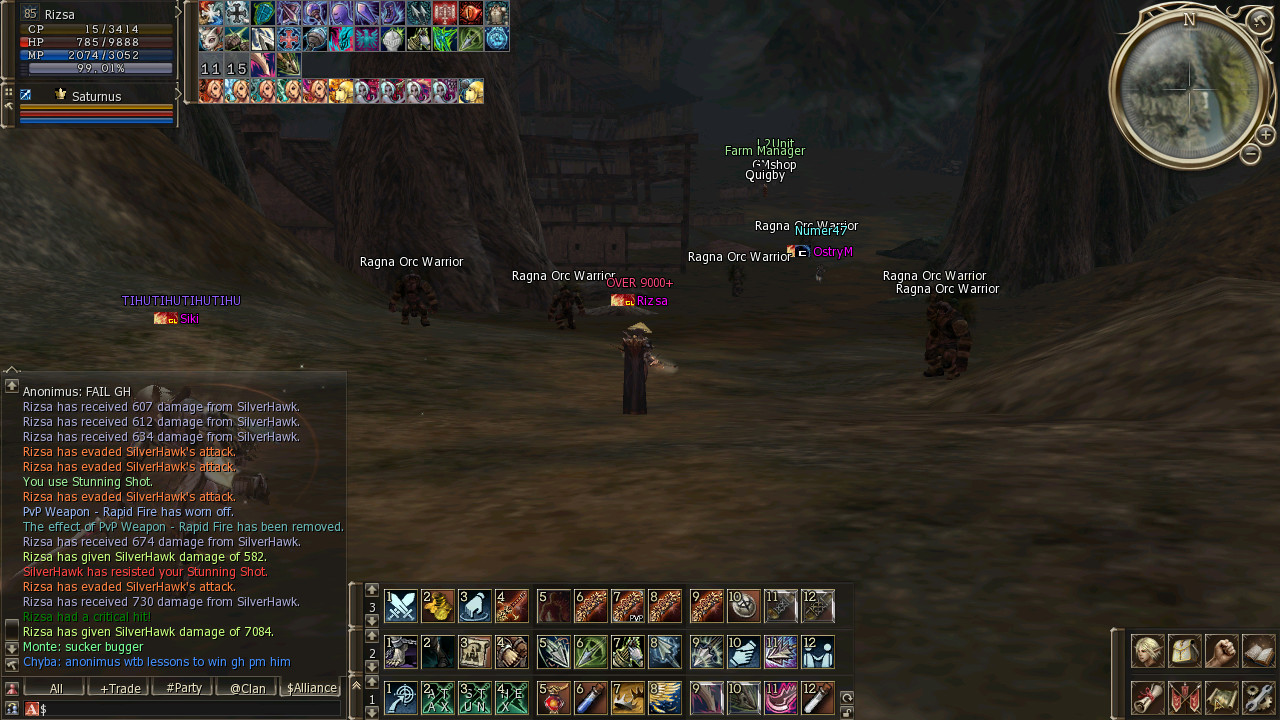
Task: Open the character status elf portrait icon
Action: tap(1148, 651)
